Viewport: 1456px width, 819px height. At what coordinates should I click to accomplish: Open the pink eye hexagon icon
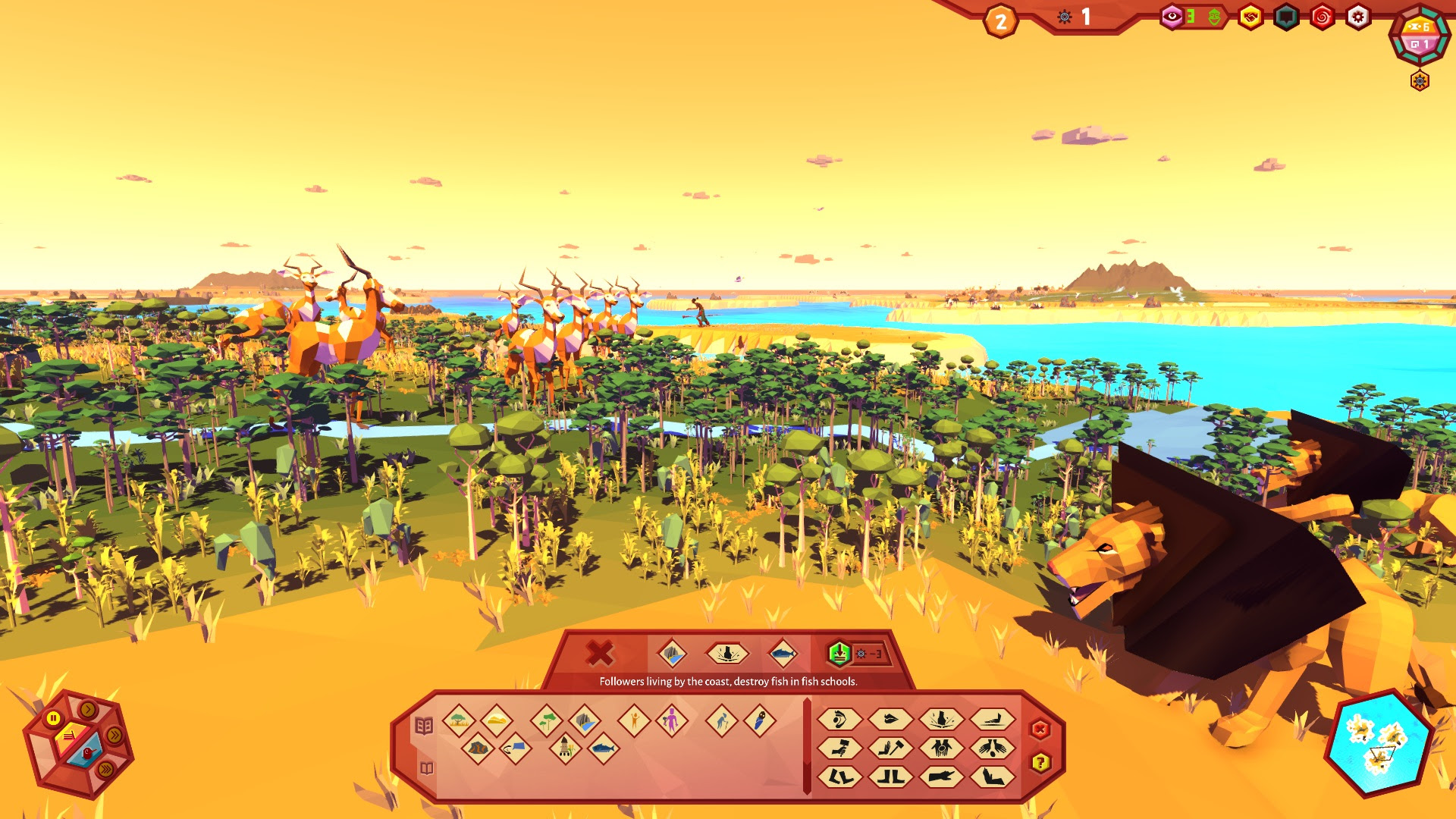click(1172, 17)
